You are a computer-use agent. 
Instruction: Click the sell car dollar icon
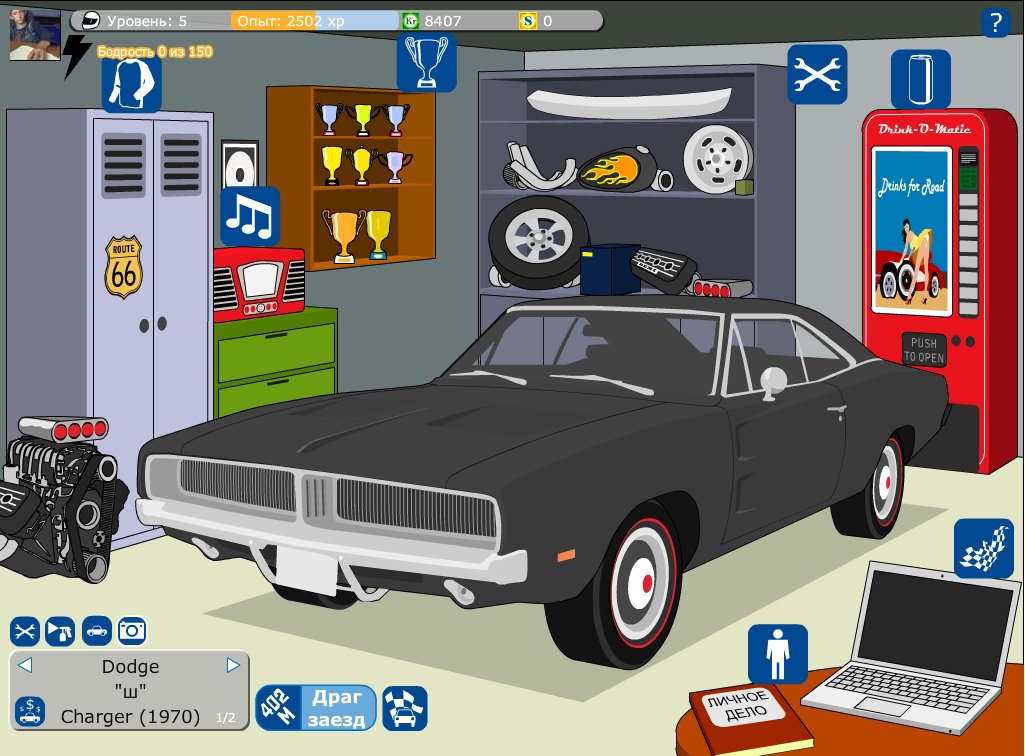29,711
